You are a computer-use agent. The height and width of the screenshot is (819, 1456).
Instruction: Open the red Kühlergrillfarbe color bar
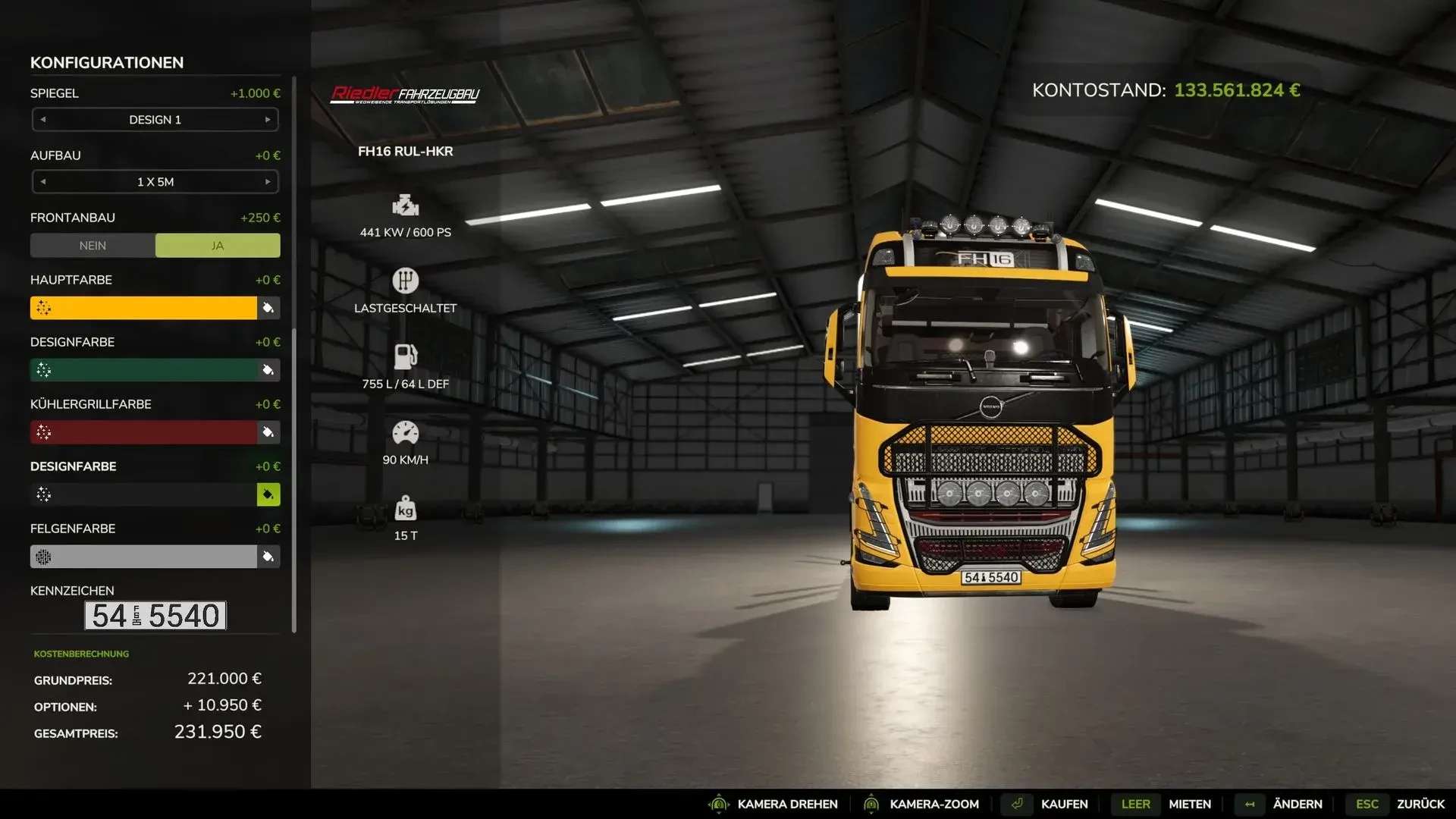143,432
